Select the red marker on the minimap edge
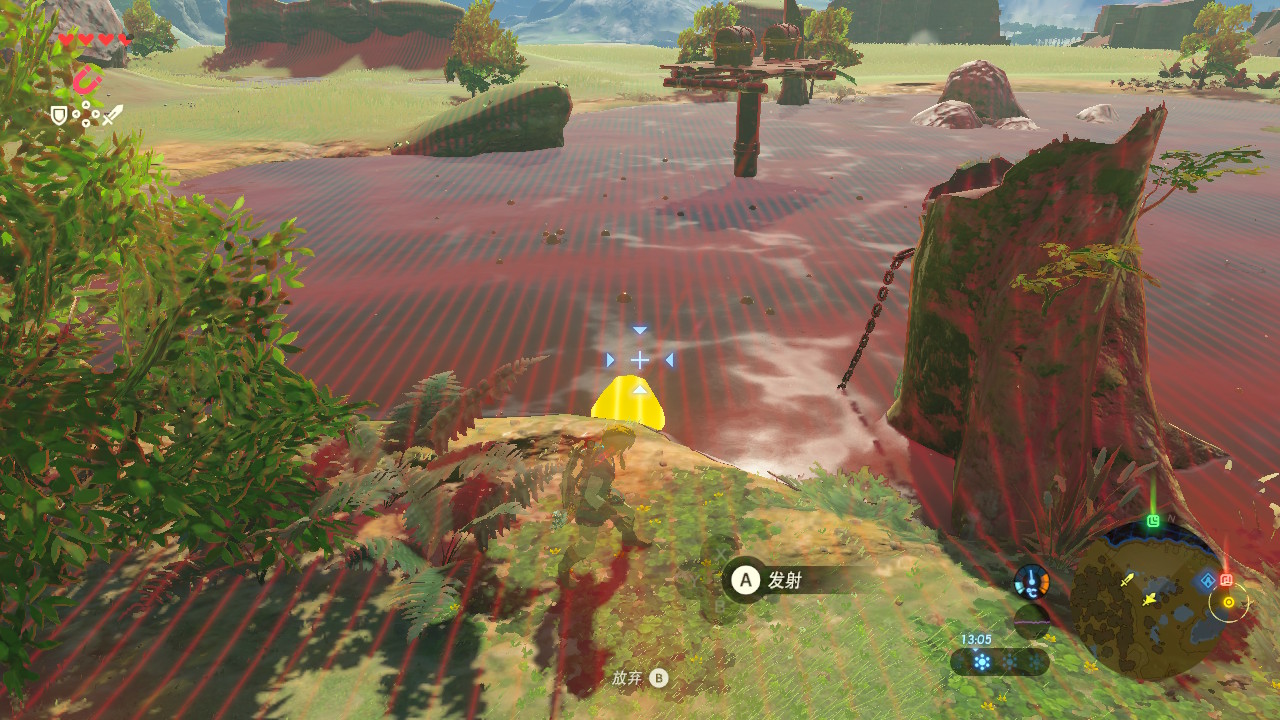This screenshot has height=720, width=1280. click(x=1227, y=580)
